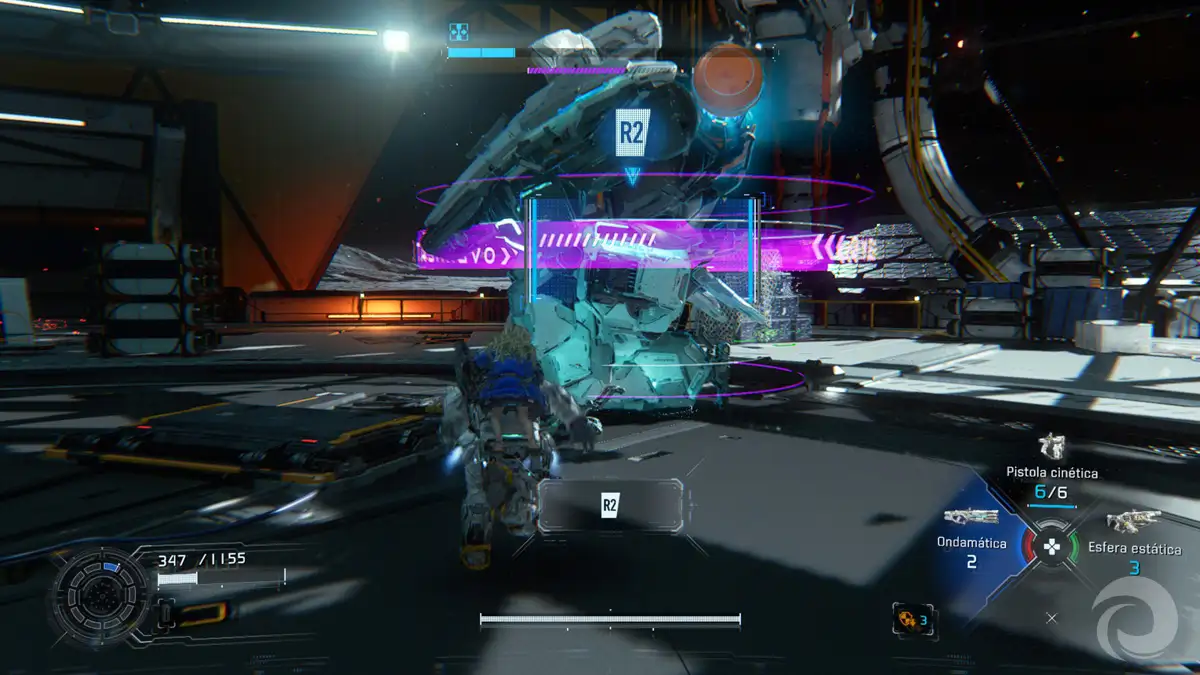Click the circular suit gauge dial
The width and height of the screenshot is (1200, 675).
[99, 598]
